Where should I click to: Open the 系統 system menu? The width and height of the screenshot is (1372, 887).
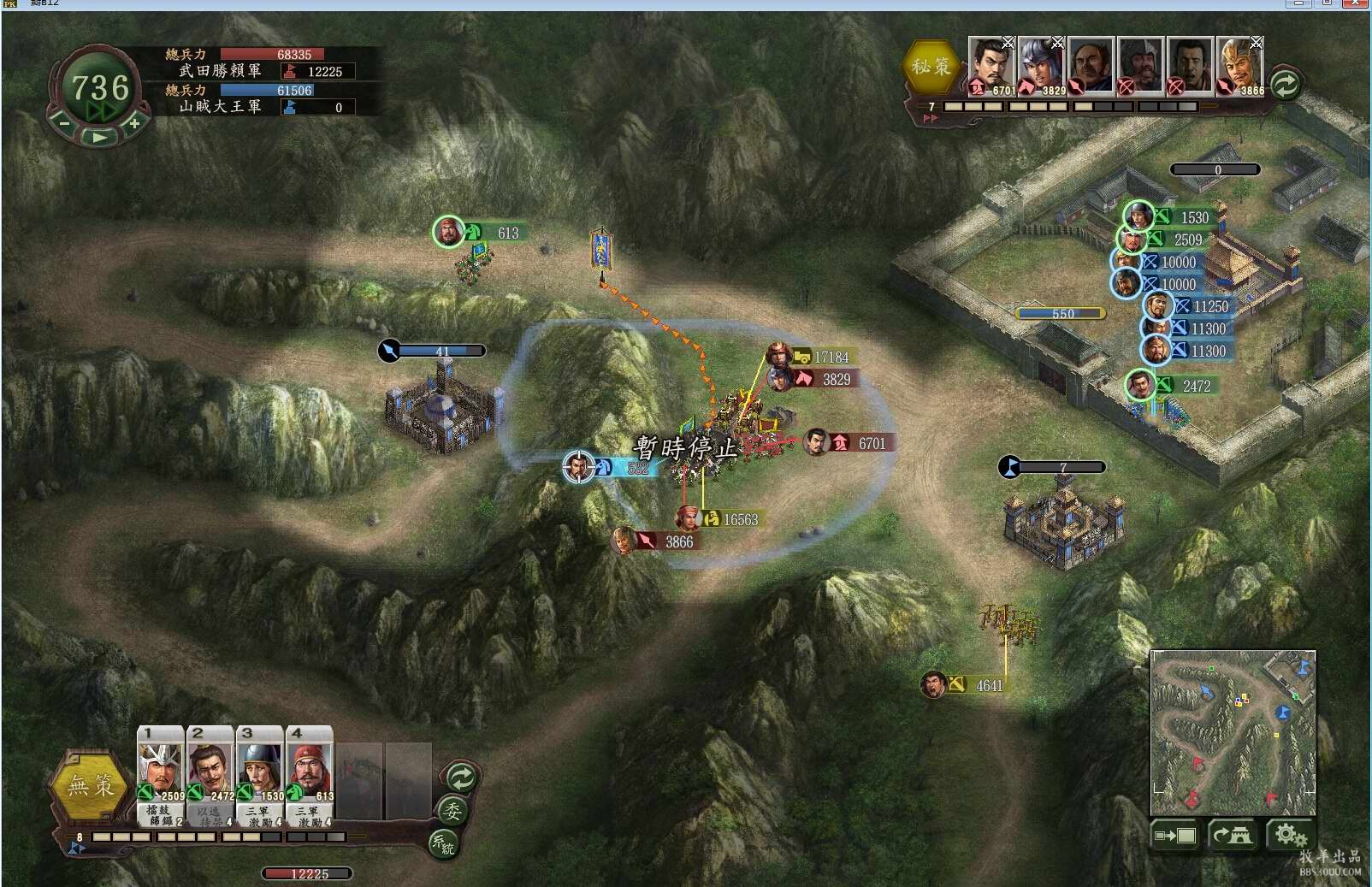(x=443, y=844)
